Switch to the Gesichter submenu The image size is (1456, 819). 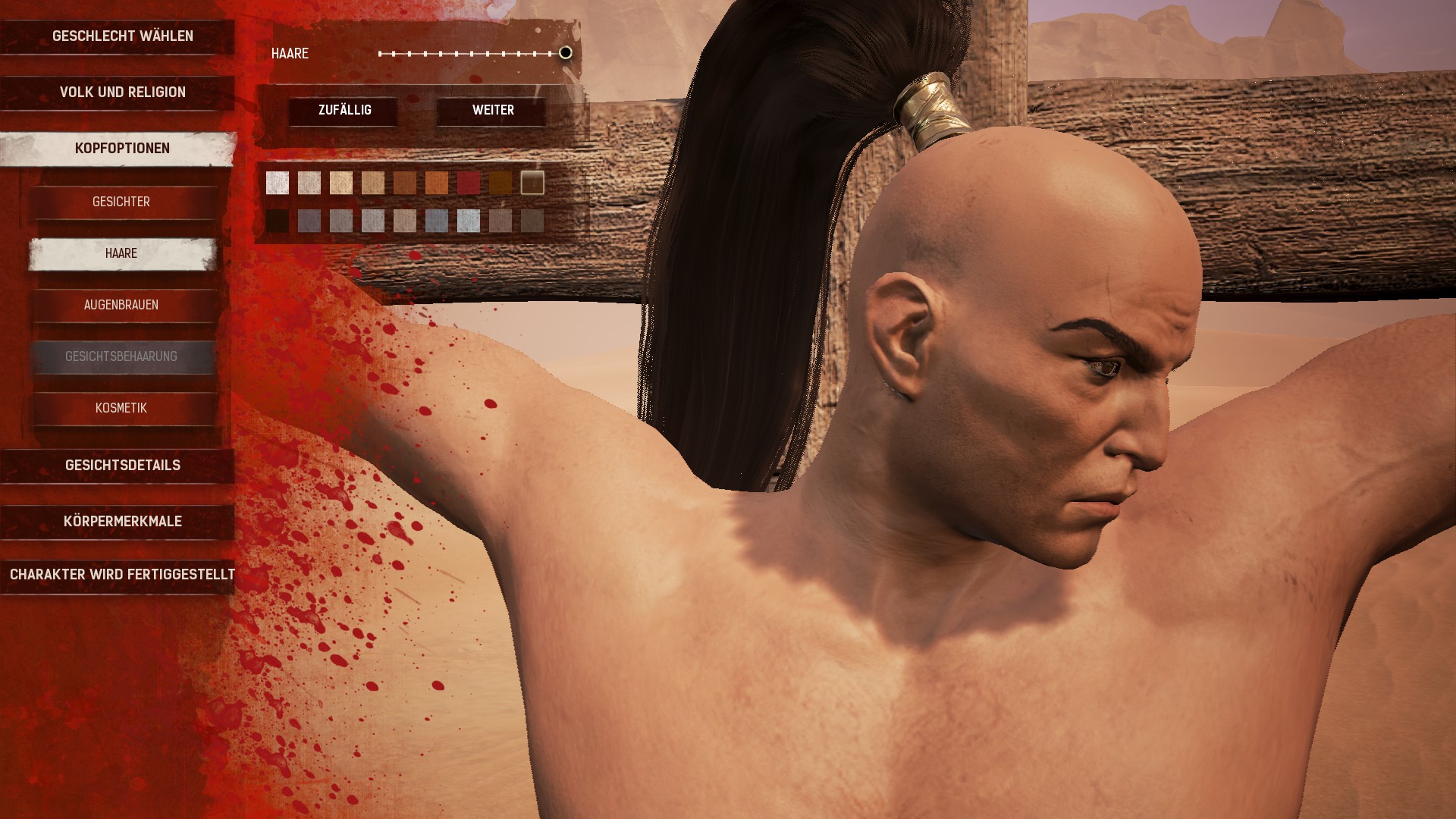click(x=121, y=202)
